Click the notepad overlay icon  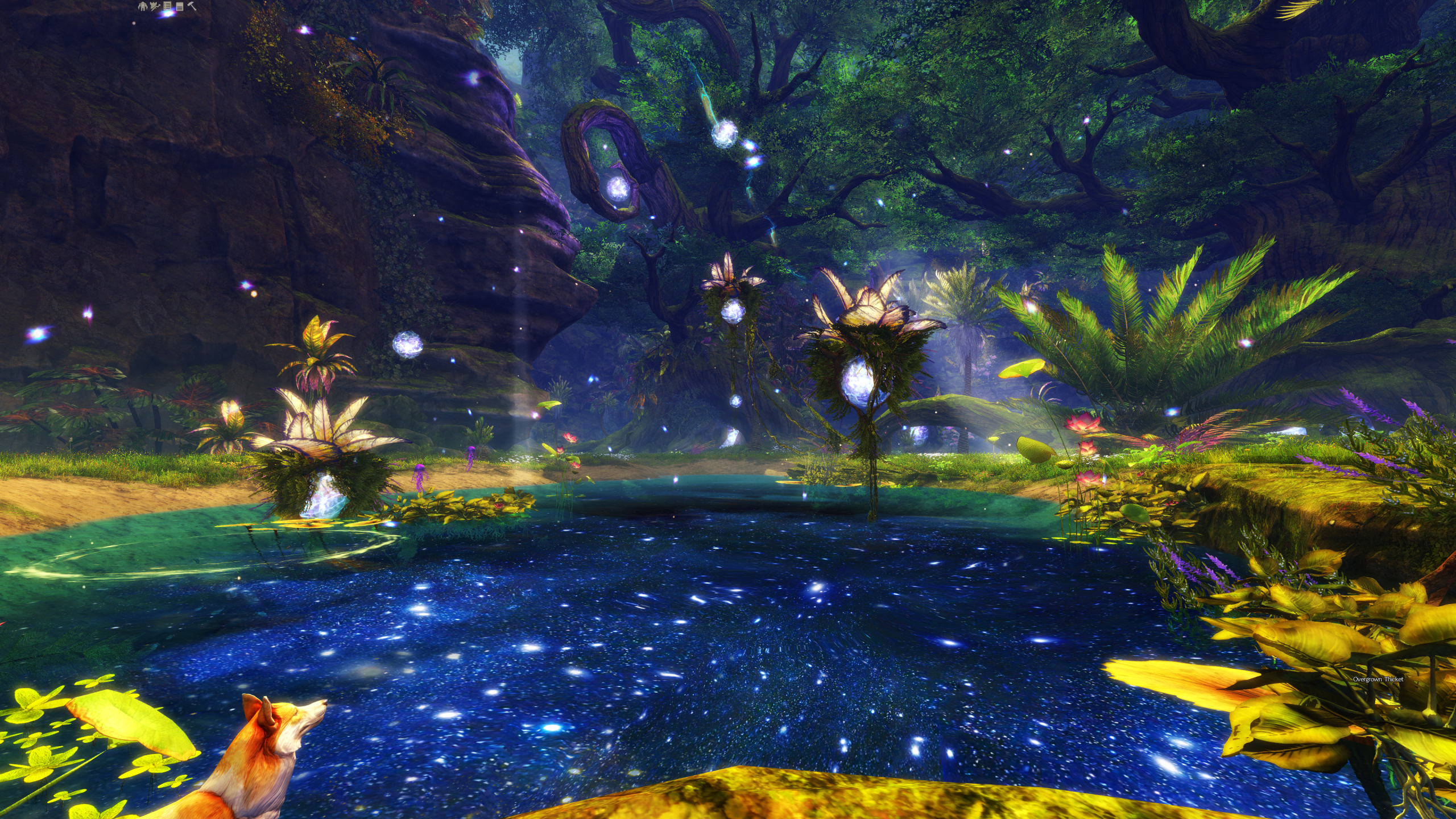click(180, 6)
